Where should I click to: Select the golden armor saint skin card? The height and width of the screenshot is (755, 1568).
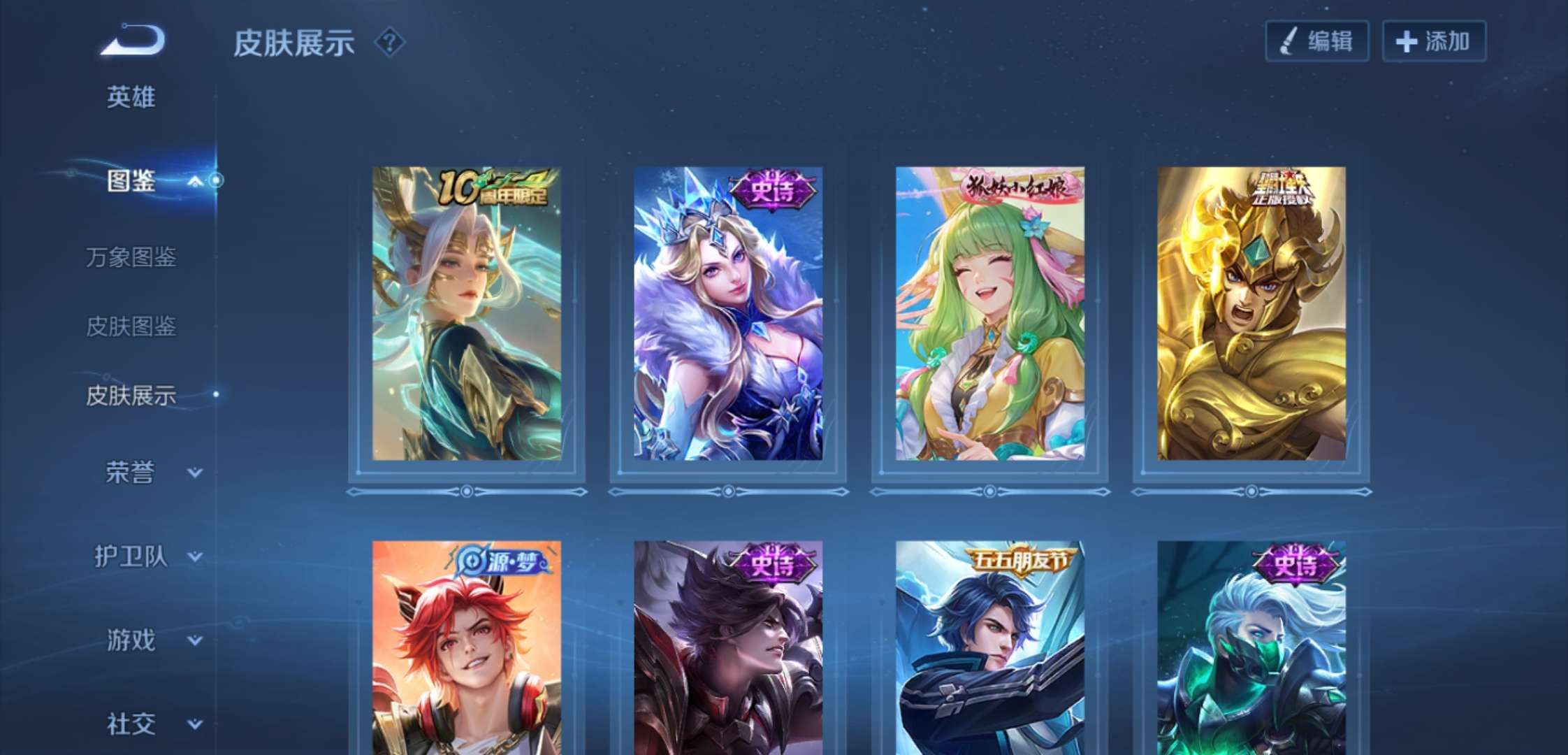coord(1251,313)
